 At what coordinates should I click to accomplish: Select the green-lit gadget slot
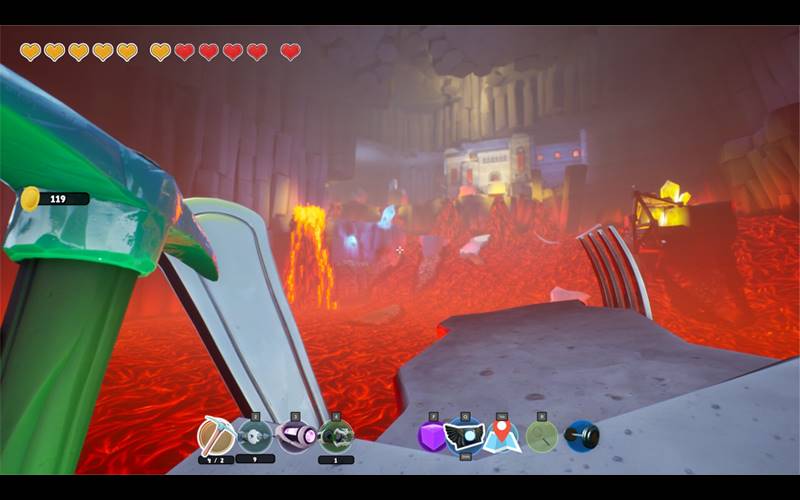[x=335, y=436]
